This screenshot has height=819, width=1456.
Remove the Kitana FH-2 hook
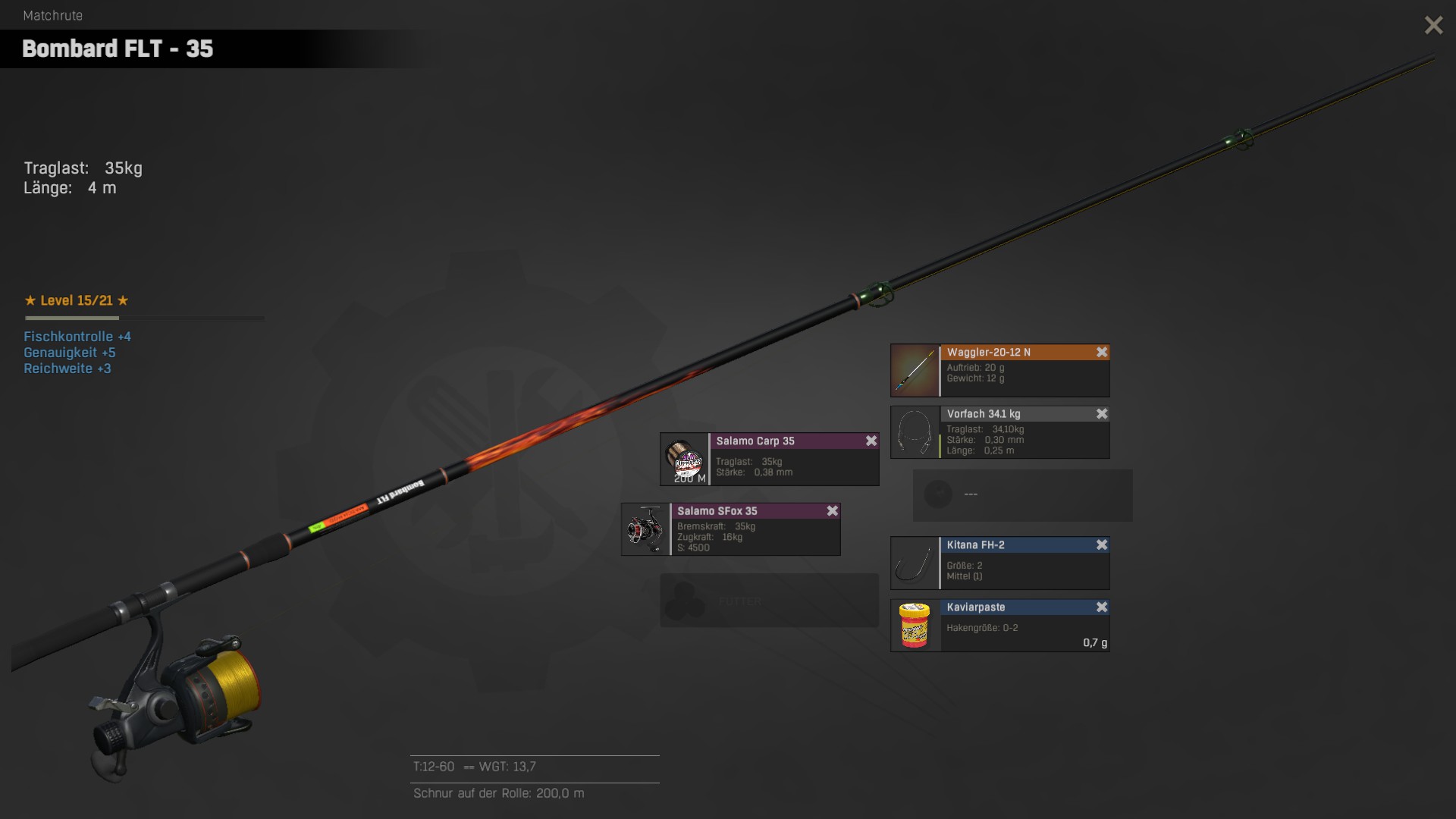pyautogui.click(x=1102, y=544)
